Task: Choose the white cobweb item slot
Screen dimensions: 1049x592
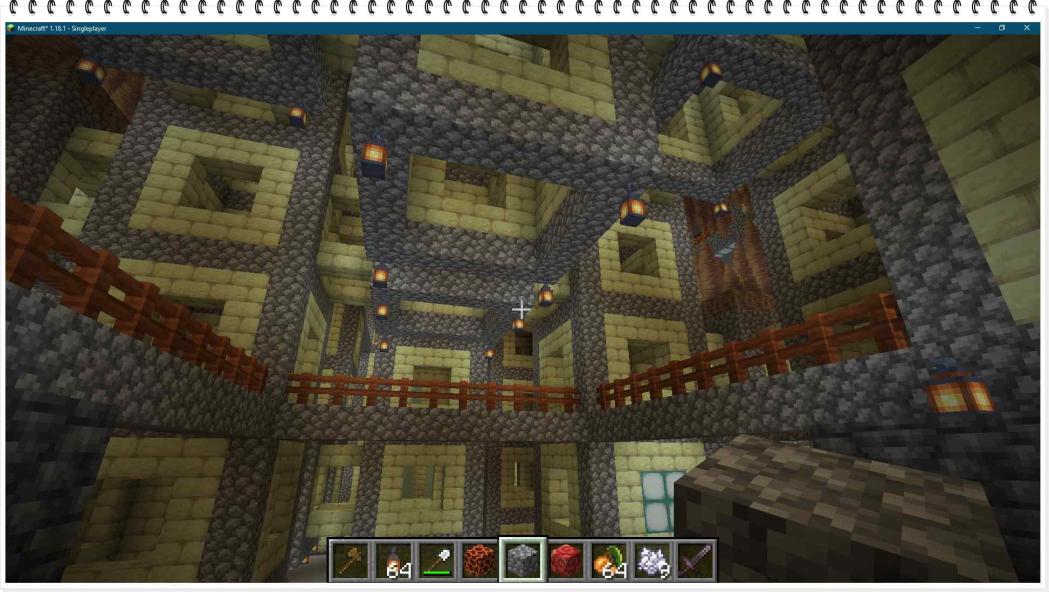Action: (652, 561)
